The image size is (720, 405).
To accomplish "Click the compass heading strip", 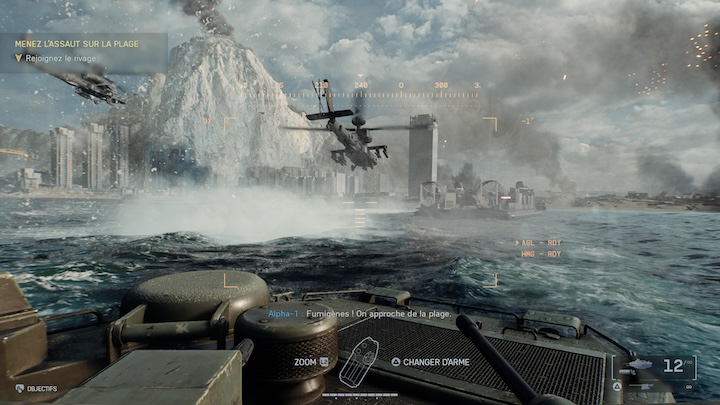I will [400, 87].
